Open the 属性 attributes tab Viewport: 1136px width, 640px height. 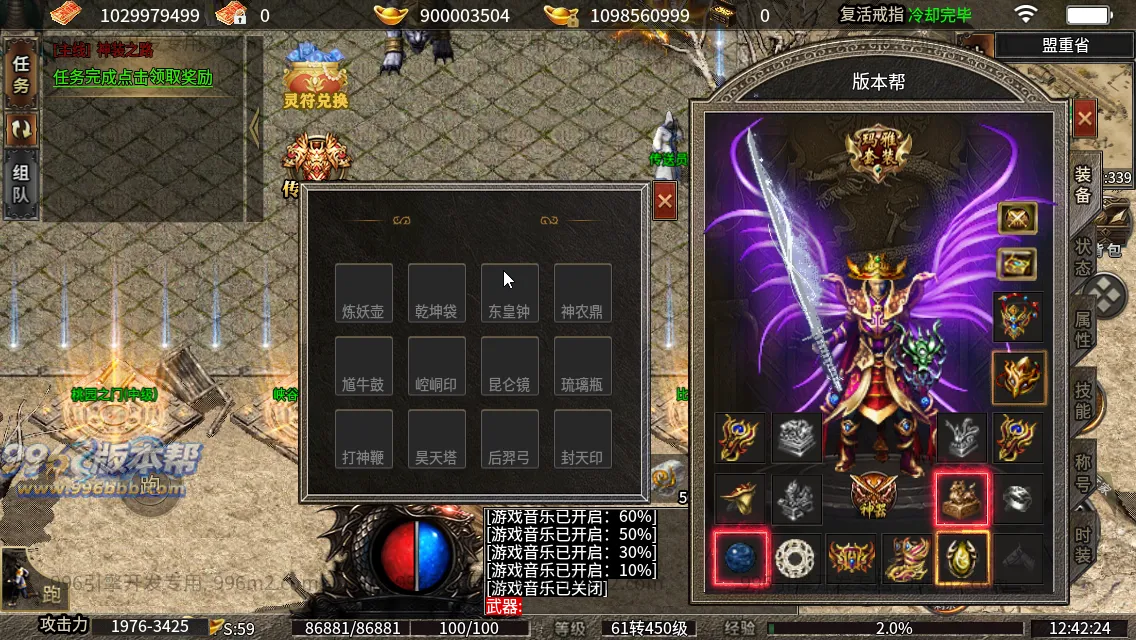tap(1083, 329)
